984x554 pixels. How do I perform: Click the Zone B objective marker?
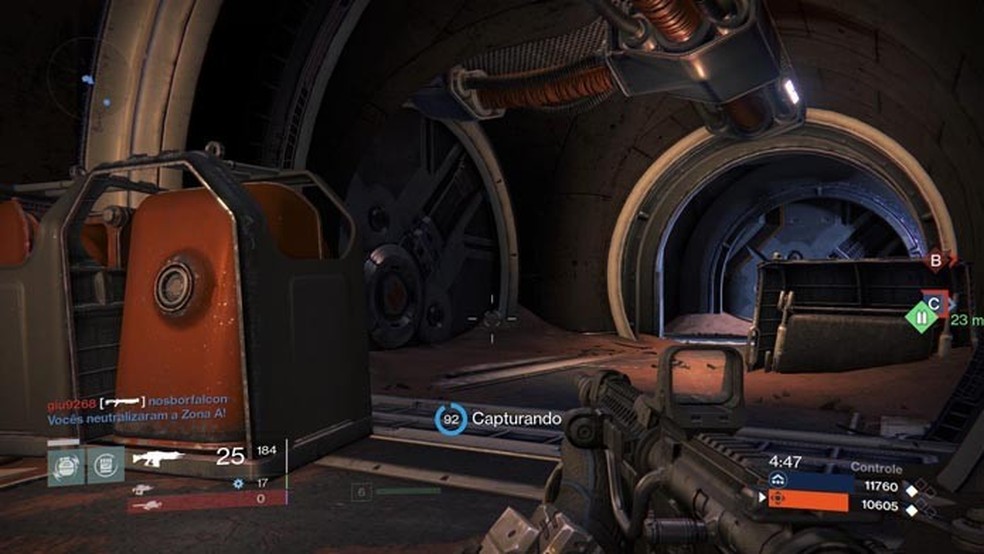938,262
